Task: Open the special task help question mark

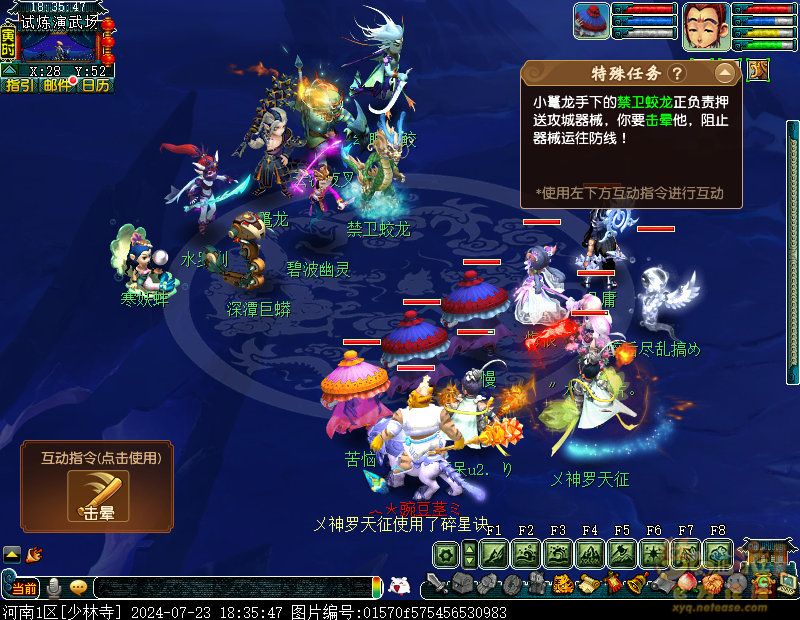Action: tap(677, 74)
